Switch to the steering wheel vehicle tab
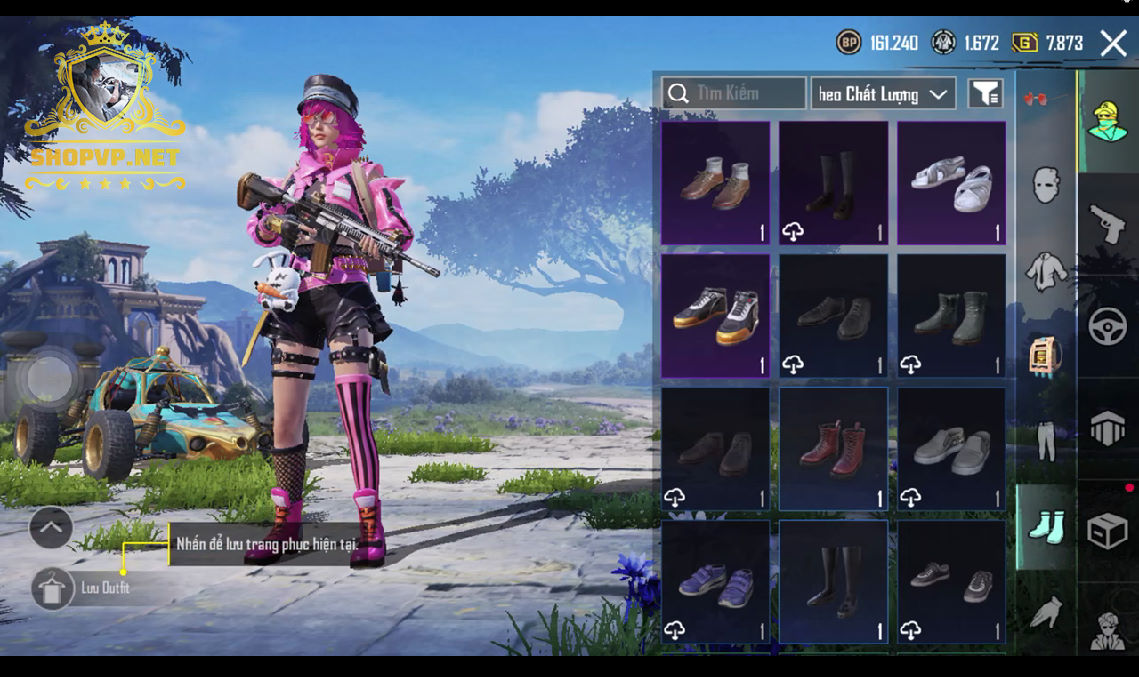The image size is (1139, 677). point(1107,327)
